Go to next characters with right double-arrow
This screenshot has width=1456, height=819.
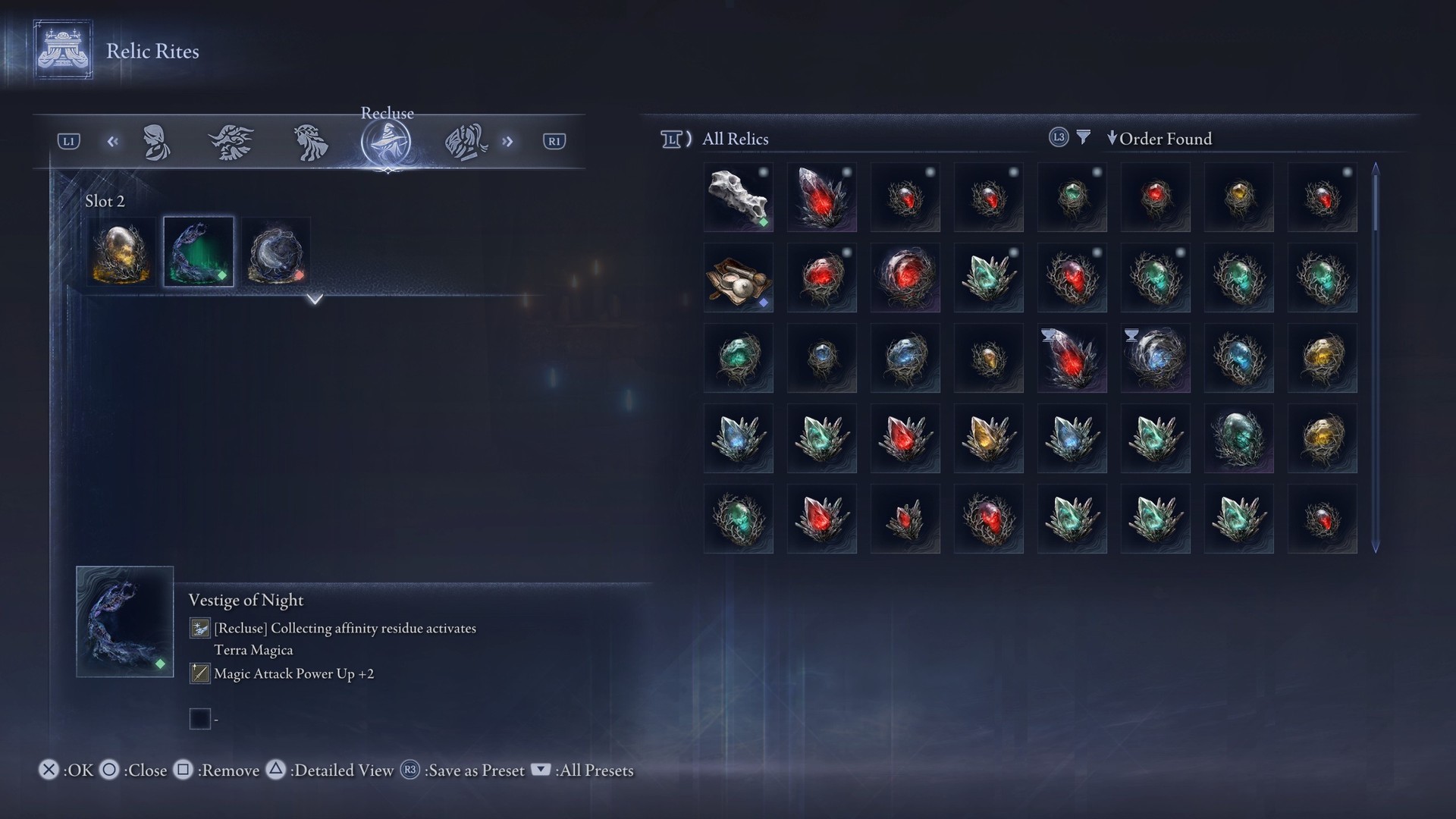507,142
